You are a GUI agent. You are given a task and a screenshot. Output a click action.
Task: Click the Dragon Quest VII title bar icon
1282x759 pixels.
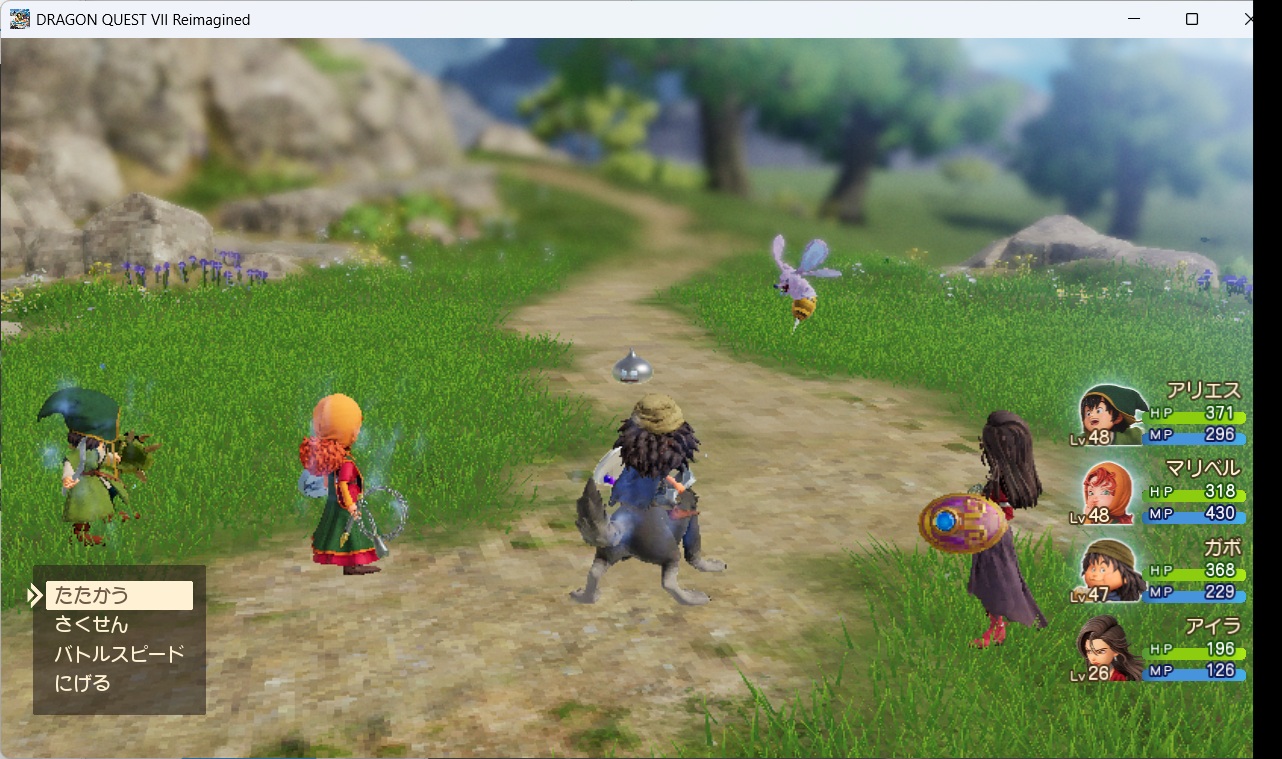(x=19, y=18)
